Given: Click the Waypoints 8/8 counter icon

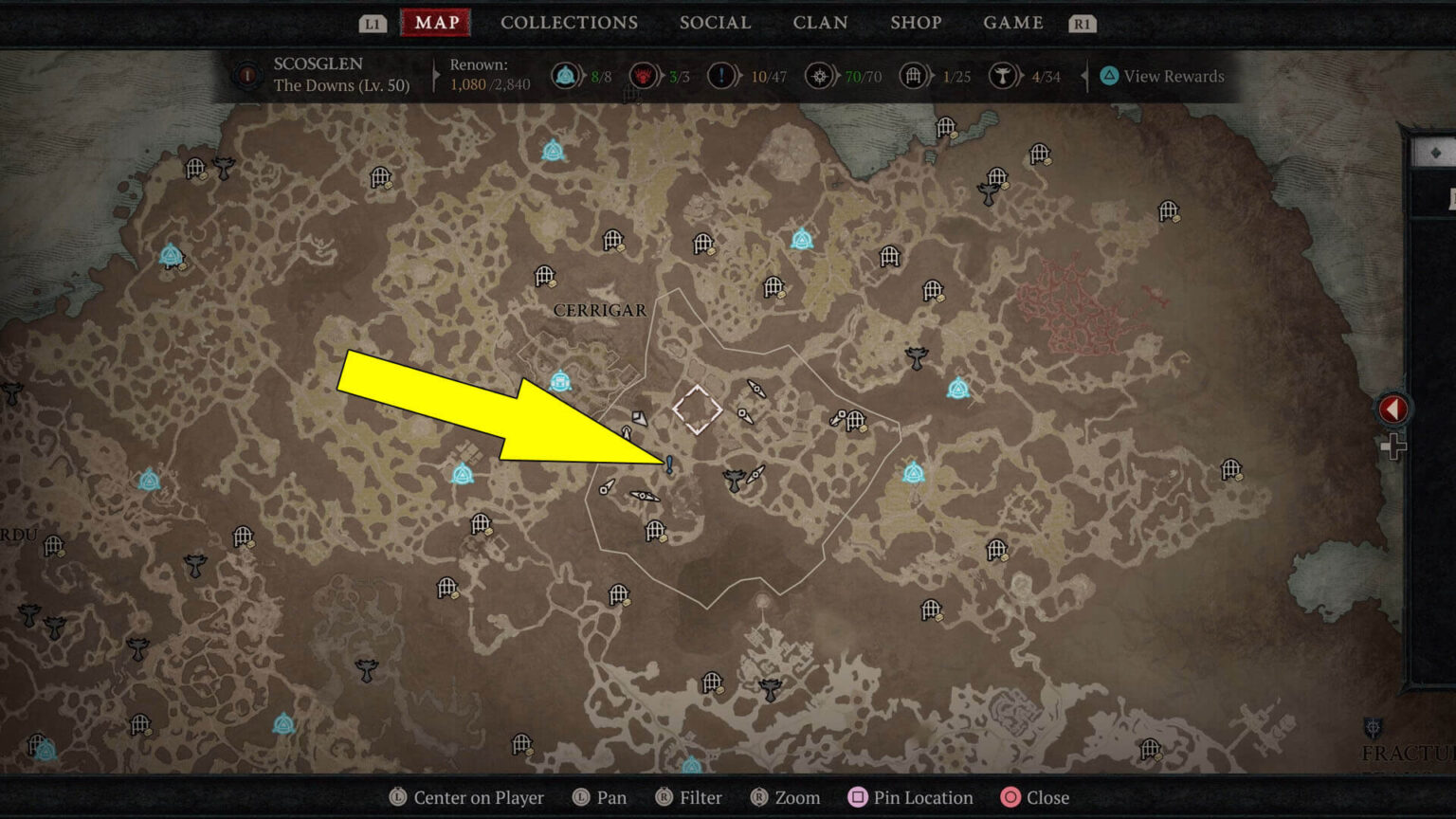Looking at the screenshot, I should point(566,76).
